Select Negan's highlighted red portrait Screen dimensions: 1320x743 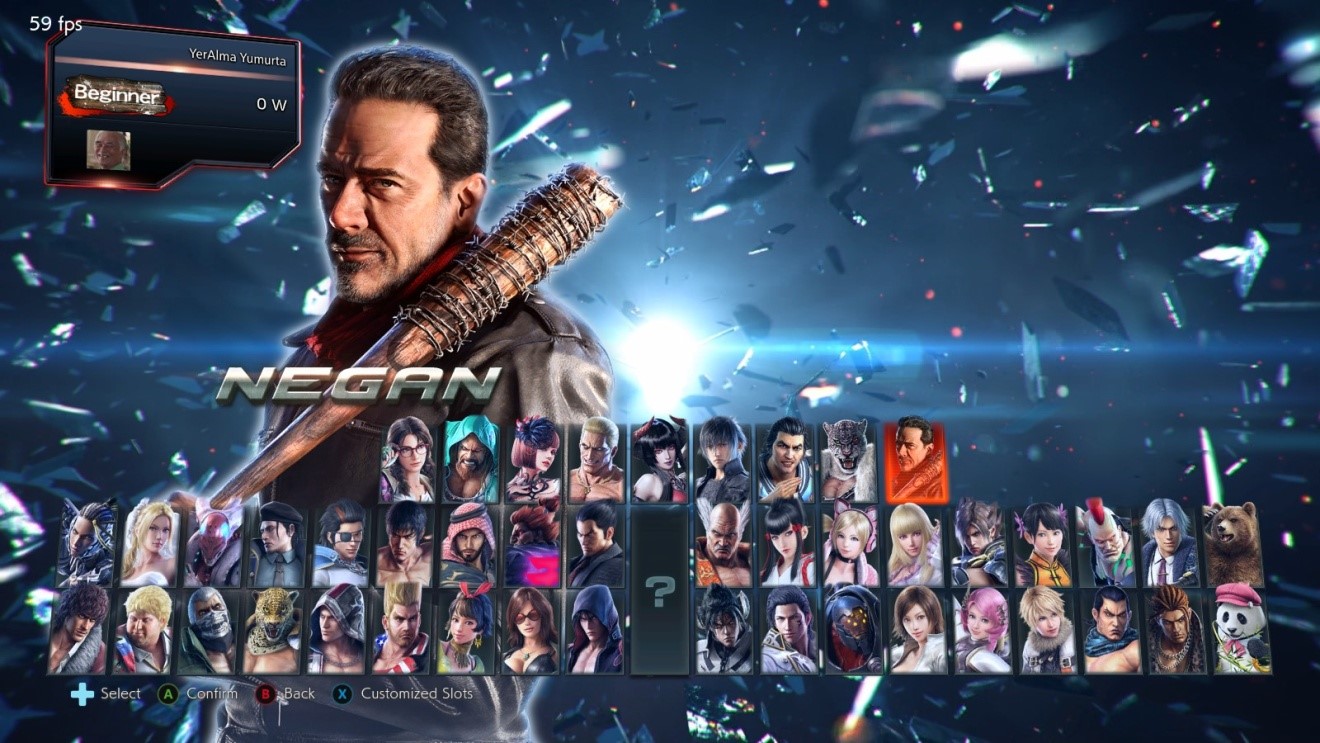[917, 460]
